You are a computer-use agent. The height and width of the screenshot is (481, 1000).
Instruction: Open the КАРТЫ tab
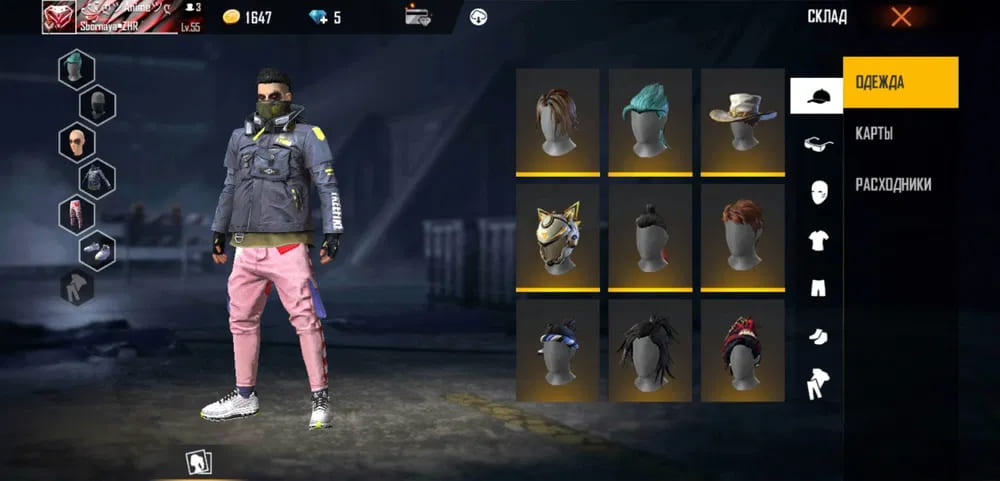tap(875, 134)
